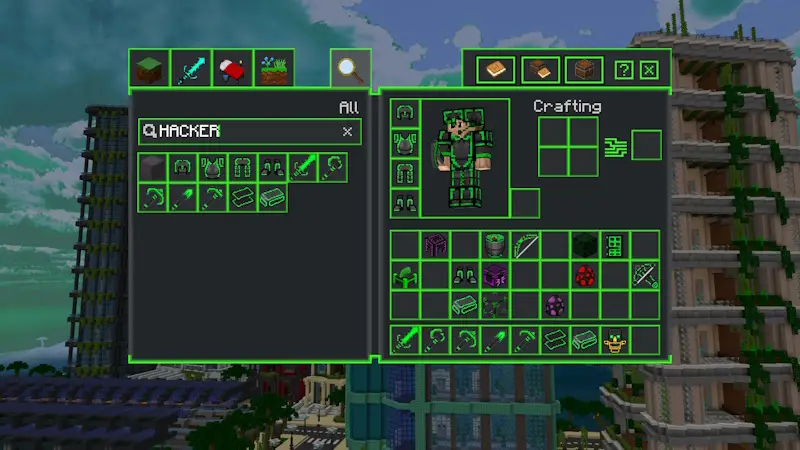
Task: Select the bow in the inventory
Action: (525, 245)
